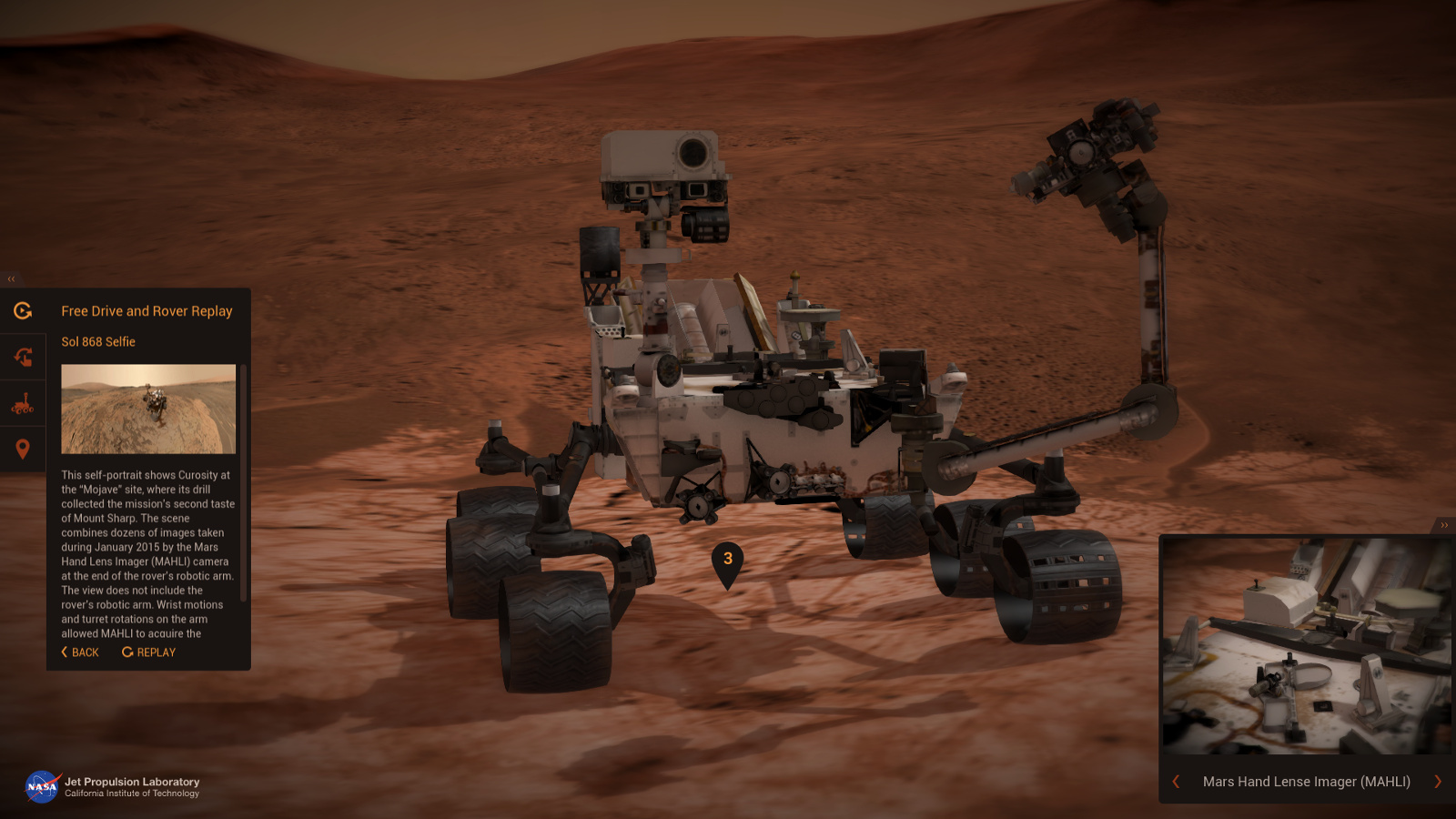Expand the instrument panel via double chevron
The width and height of the screenshot is (1456, 819).
tap(1444, 524)
